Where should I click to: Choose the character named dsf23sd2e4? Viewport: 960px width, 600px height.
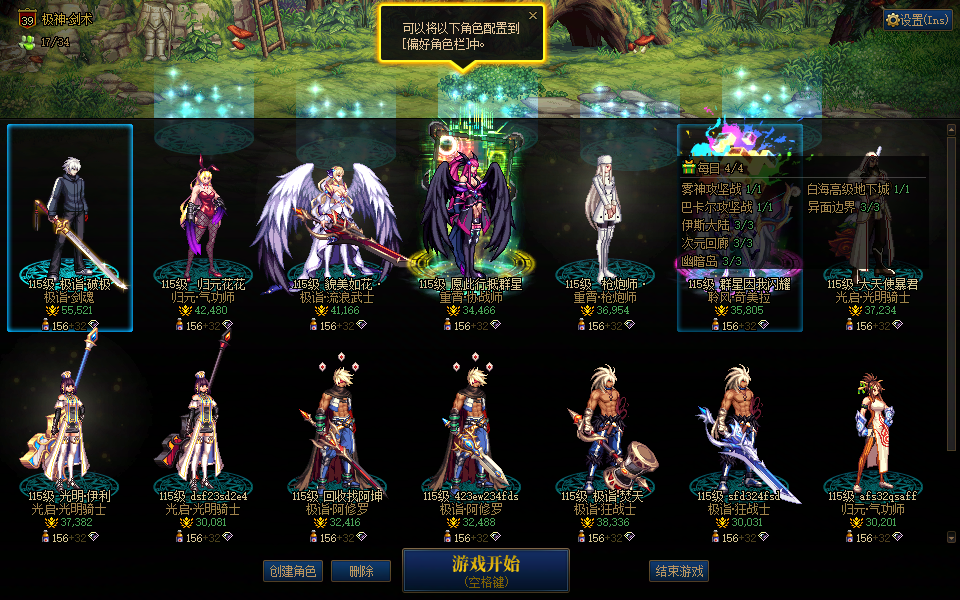click(204, 440)
